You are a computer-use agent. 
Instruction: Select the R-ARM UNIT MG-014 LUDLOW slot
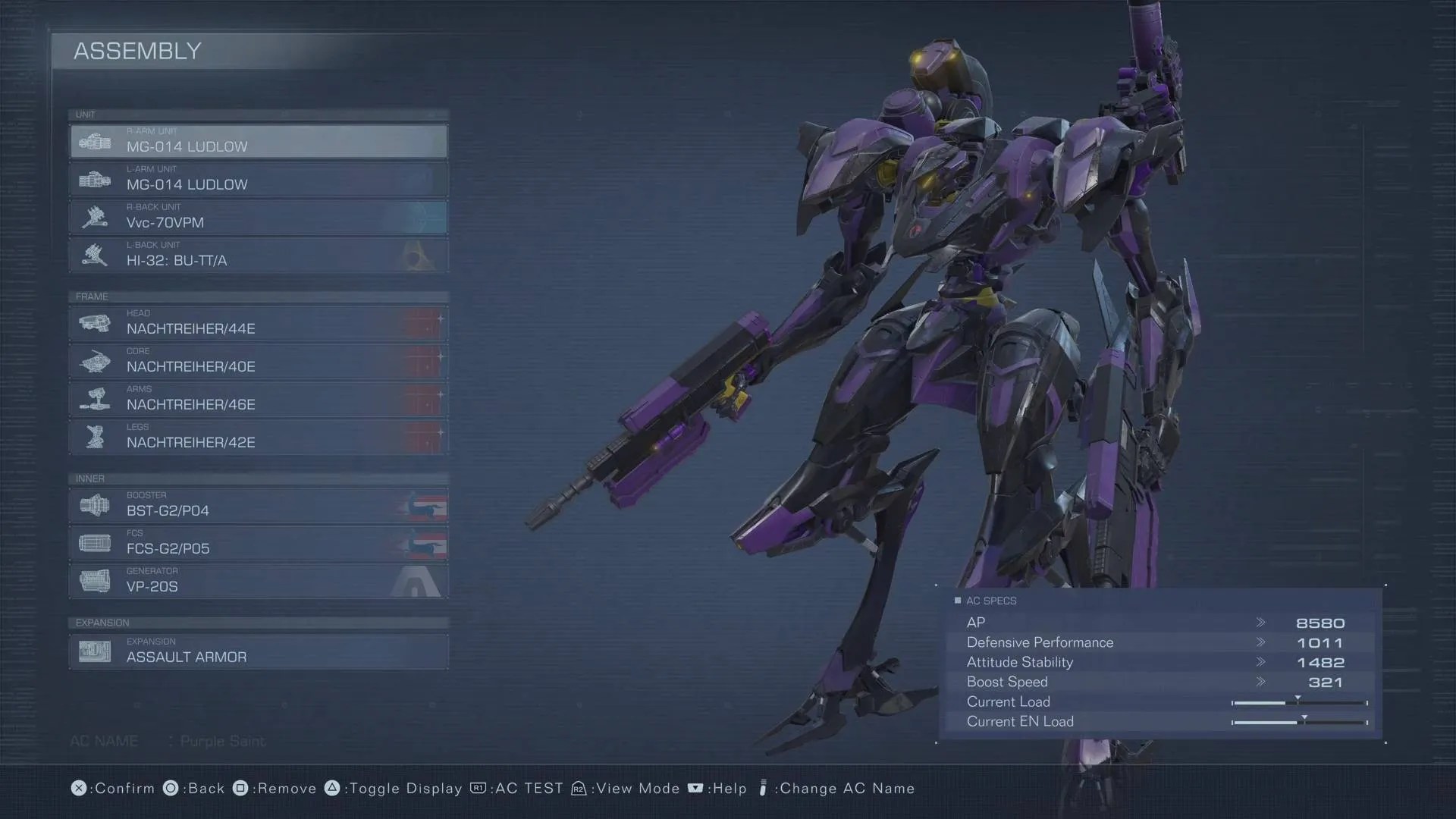[258, 142]
